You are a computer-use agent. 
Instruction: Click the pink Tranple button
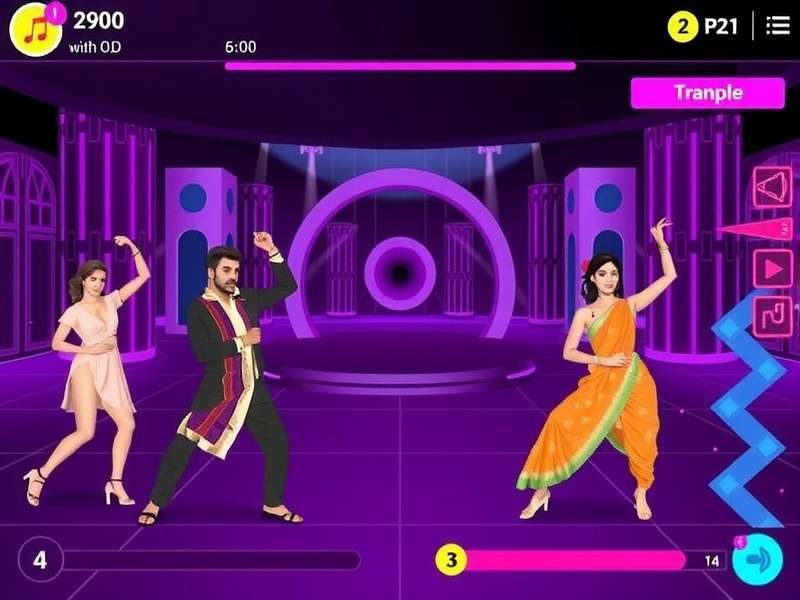pos(708,93)
